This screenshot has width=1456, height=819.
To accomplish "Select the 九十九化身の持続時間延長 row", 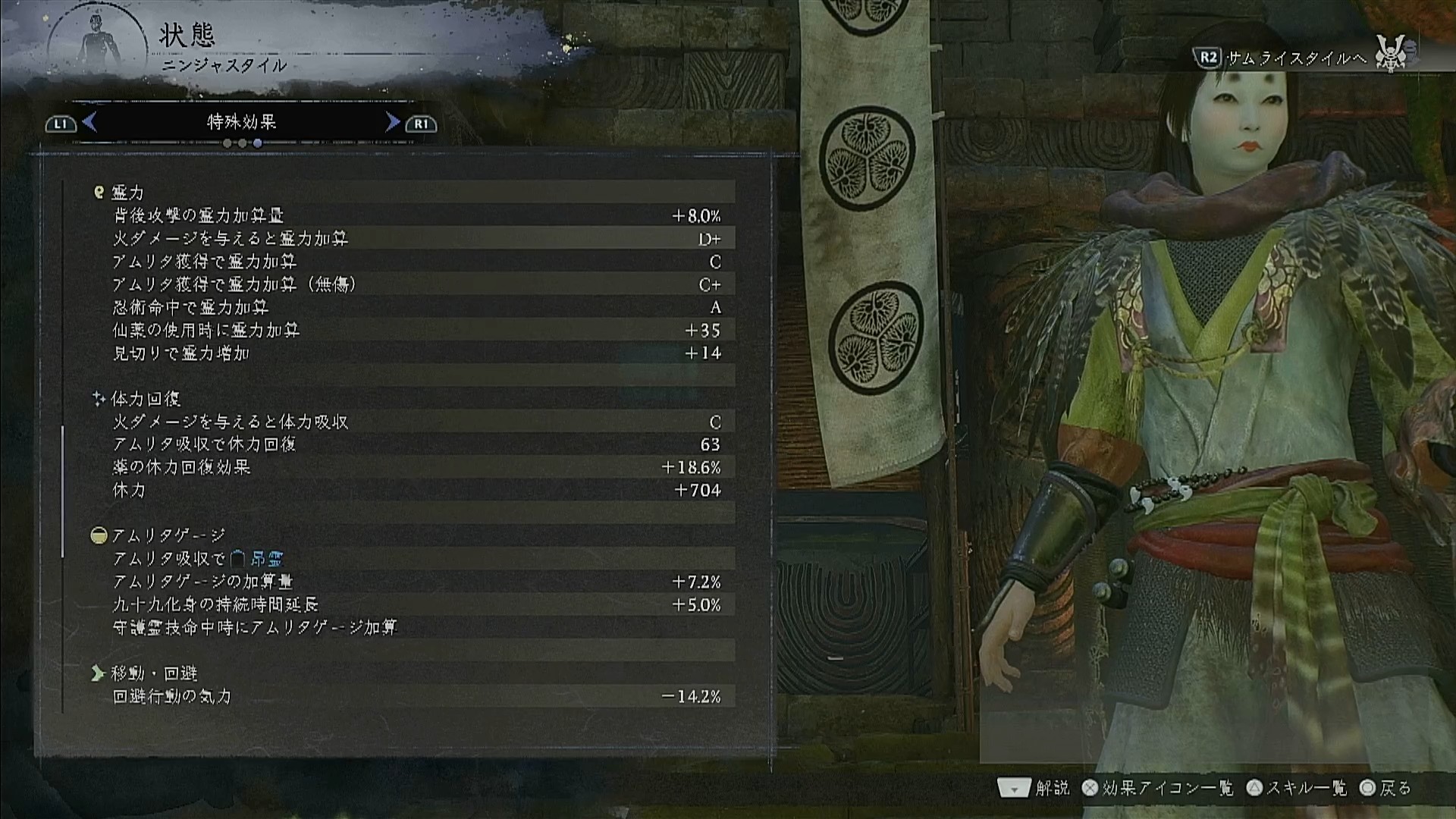I will [416, 604].
